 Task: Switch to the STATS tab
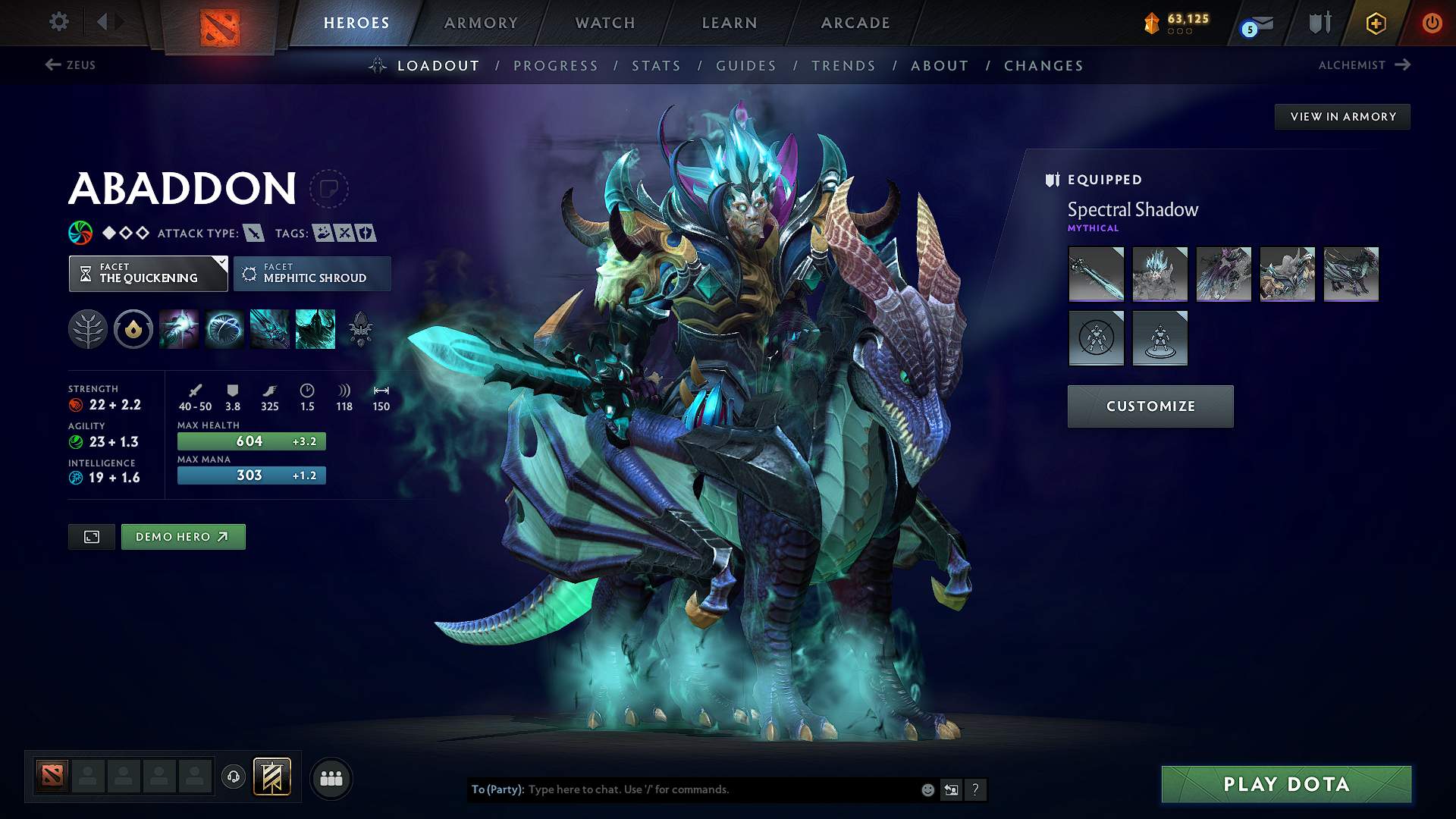click(656, 66)
